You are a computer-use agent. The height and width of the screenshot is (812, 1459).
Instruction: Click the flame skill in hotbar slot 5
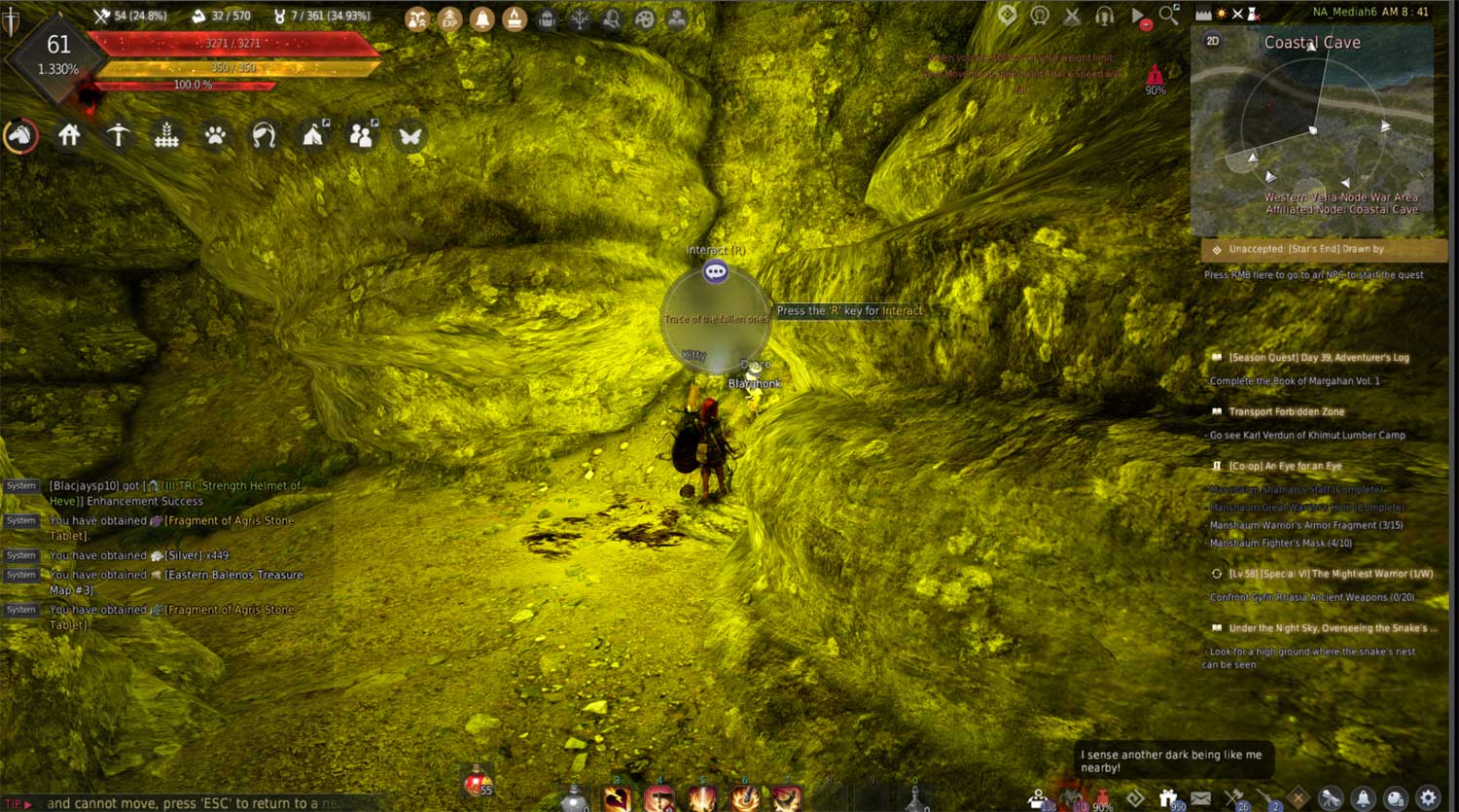click(x=702, y=797)
